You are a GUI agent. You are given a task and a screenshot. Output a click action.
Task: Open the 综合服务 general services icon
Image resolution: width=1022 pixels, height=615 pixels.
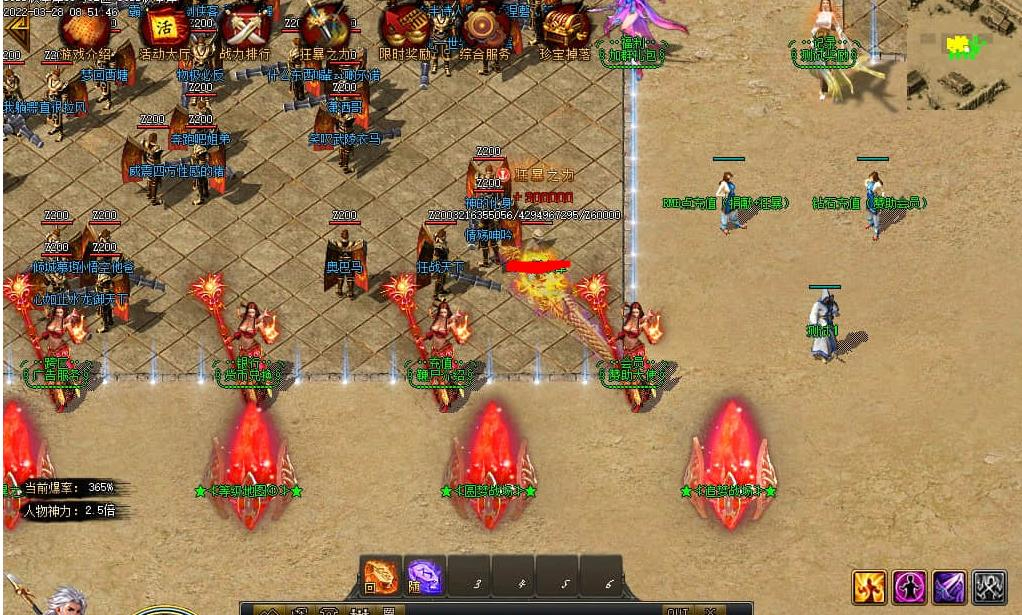pos(485,31)
